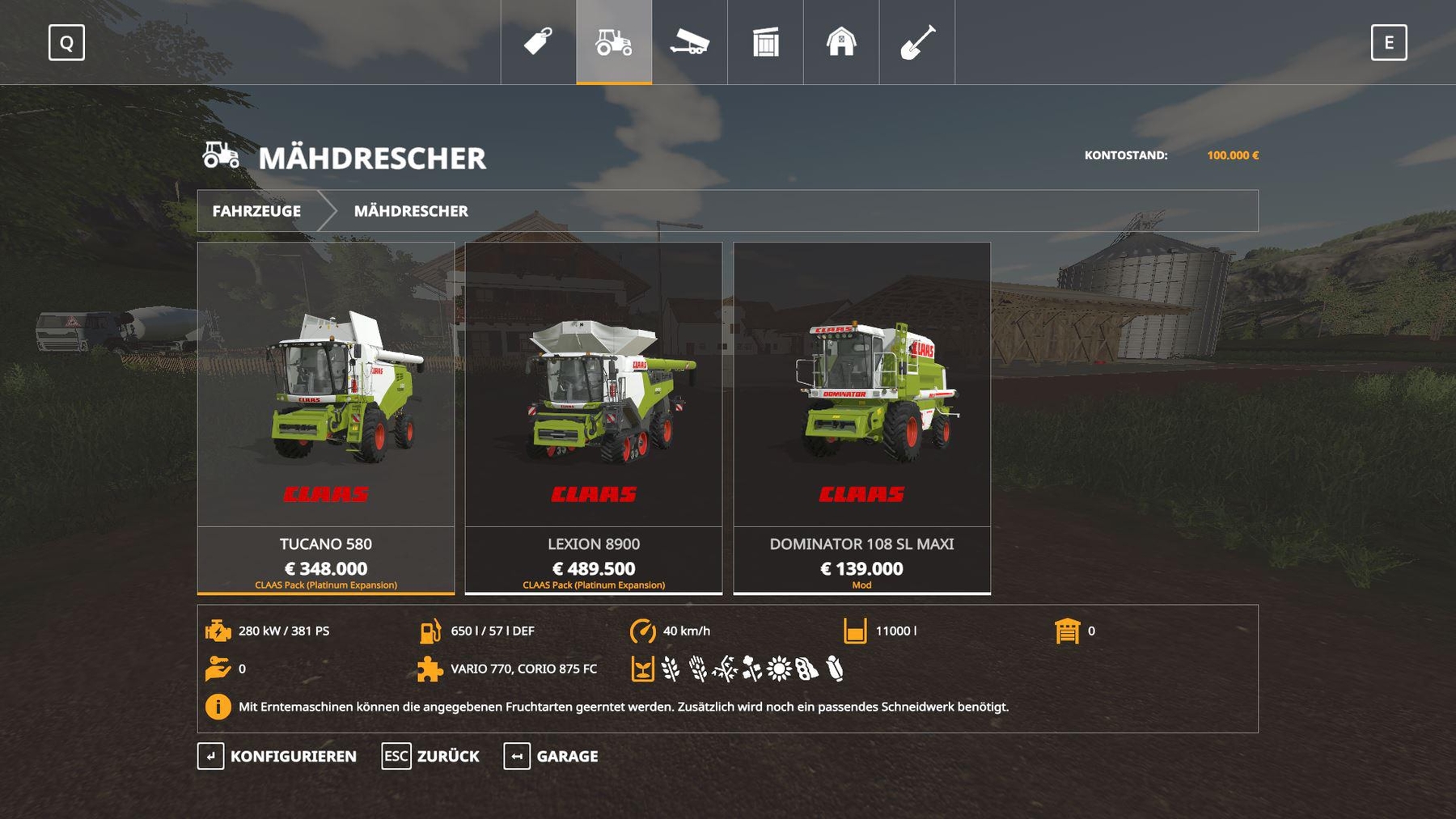Open the shovel landscaping tab

917,42
